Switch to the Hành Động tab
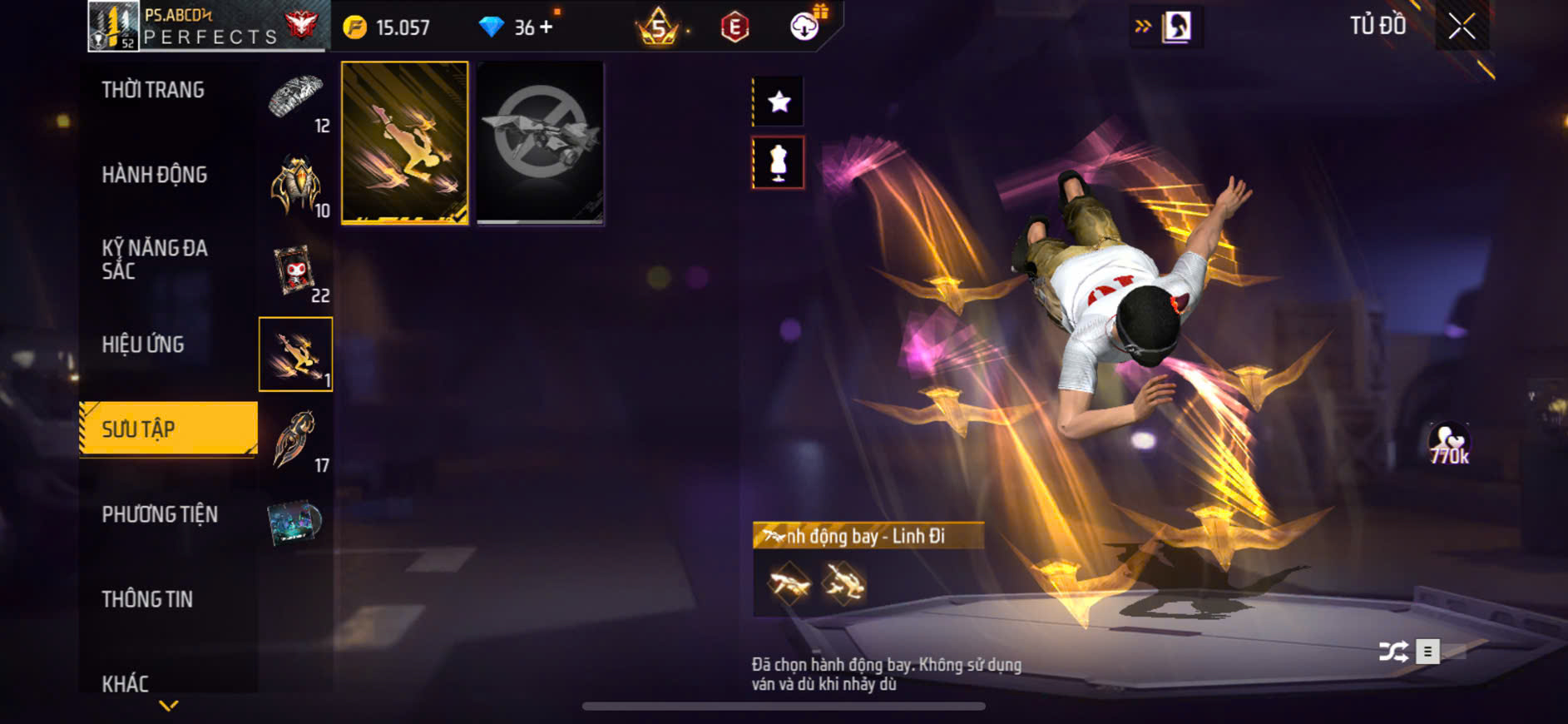 tap(155, 175)
